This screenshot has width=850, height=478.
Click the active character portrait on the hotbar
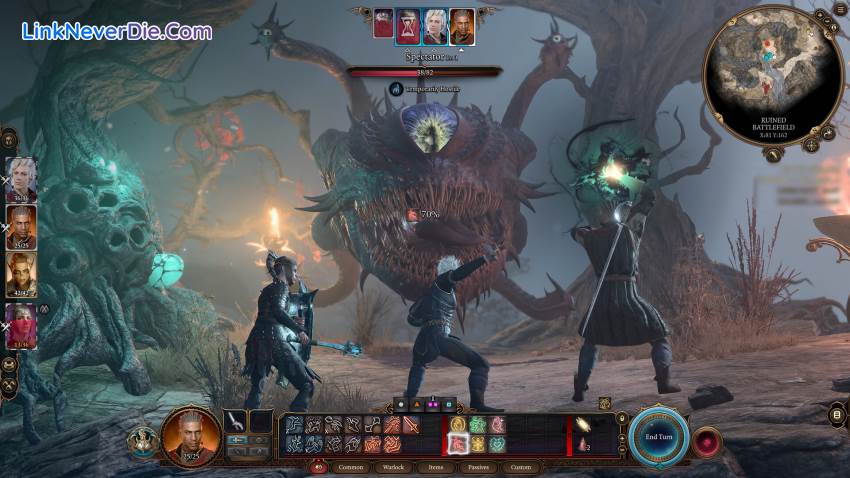[x=192, y=436]
